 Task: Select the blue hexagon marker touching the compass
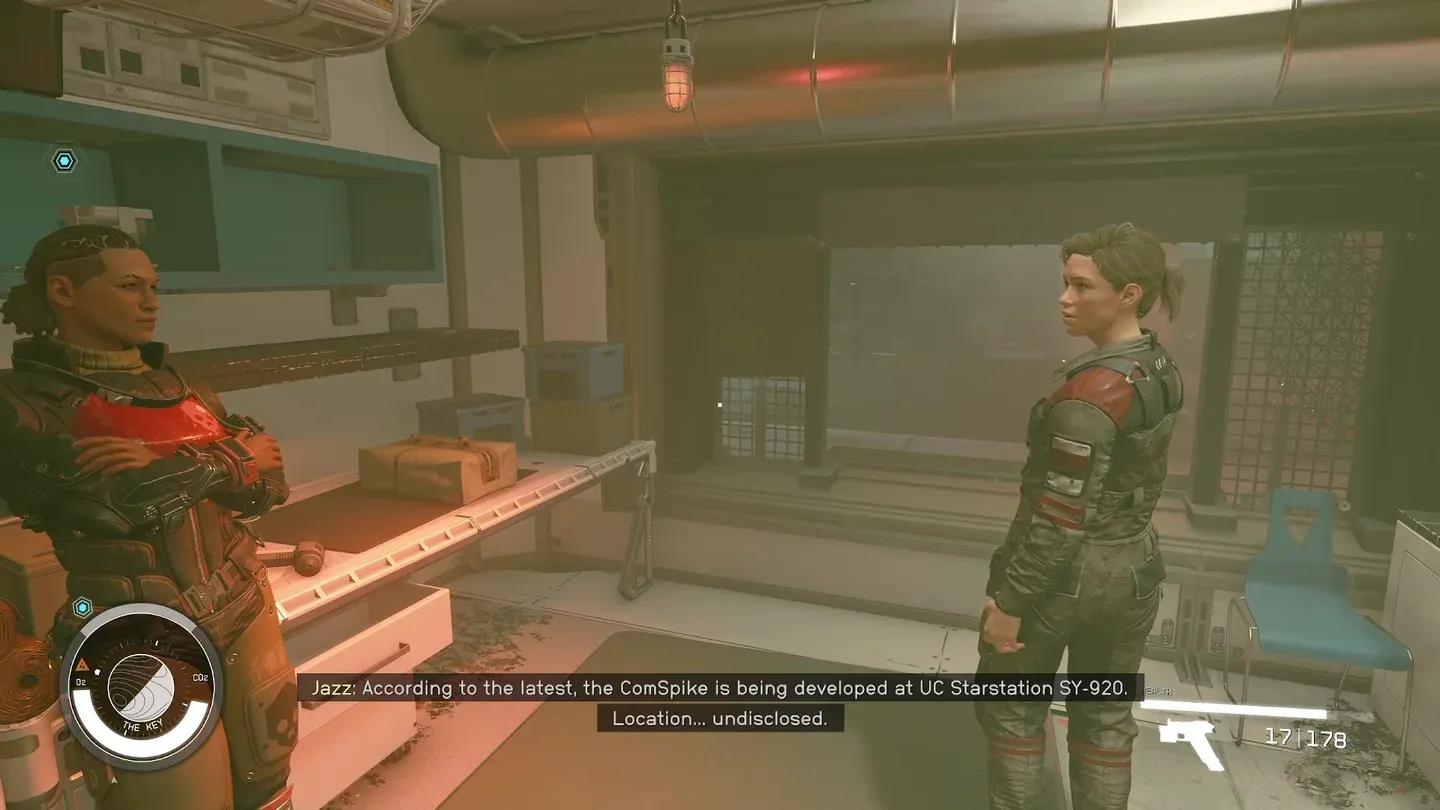(x=82, y=606)
